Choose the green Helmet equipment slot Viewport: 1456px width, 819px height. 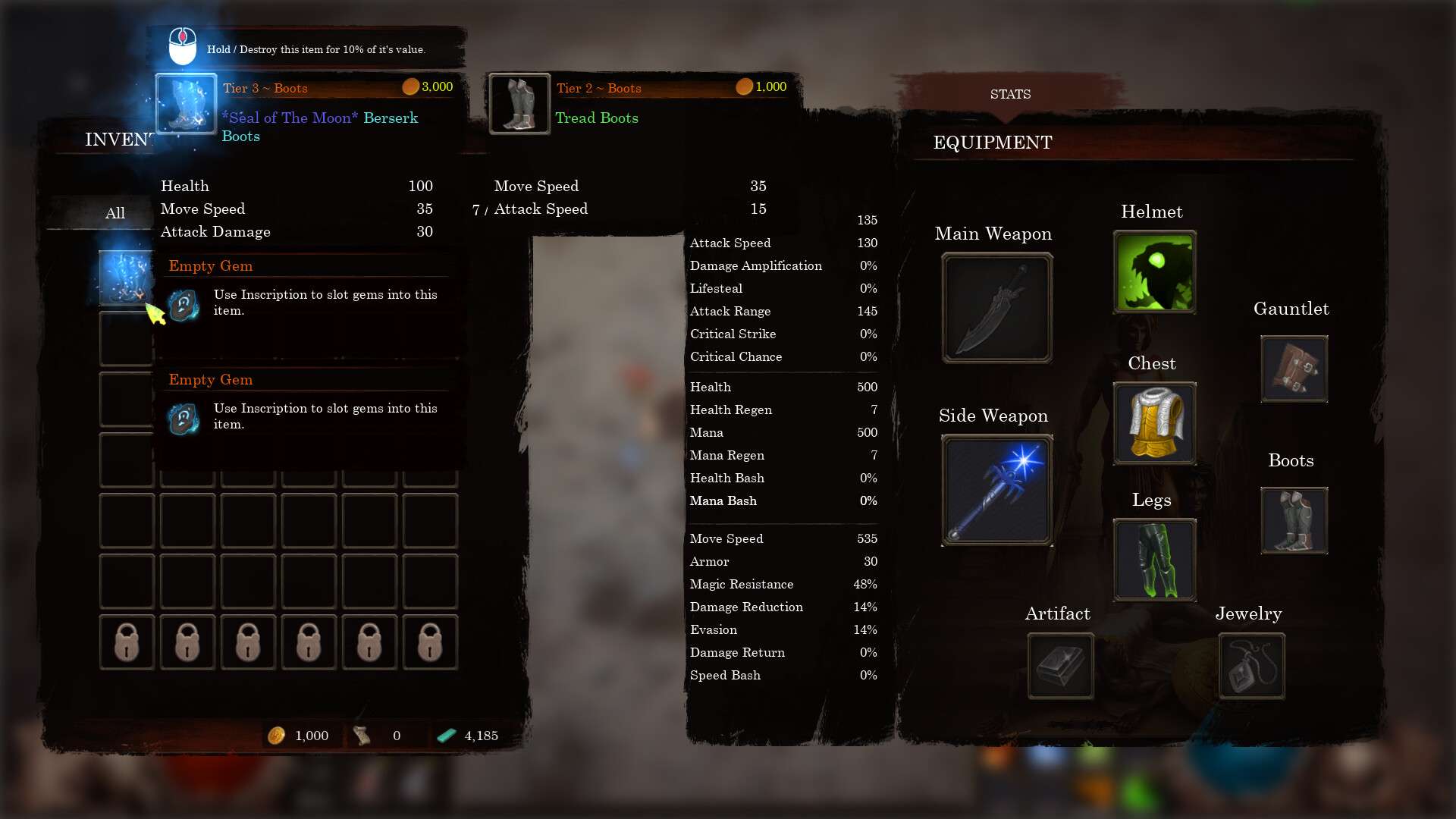coord(1154,272)
